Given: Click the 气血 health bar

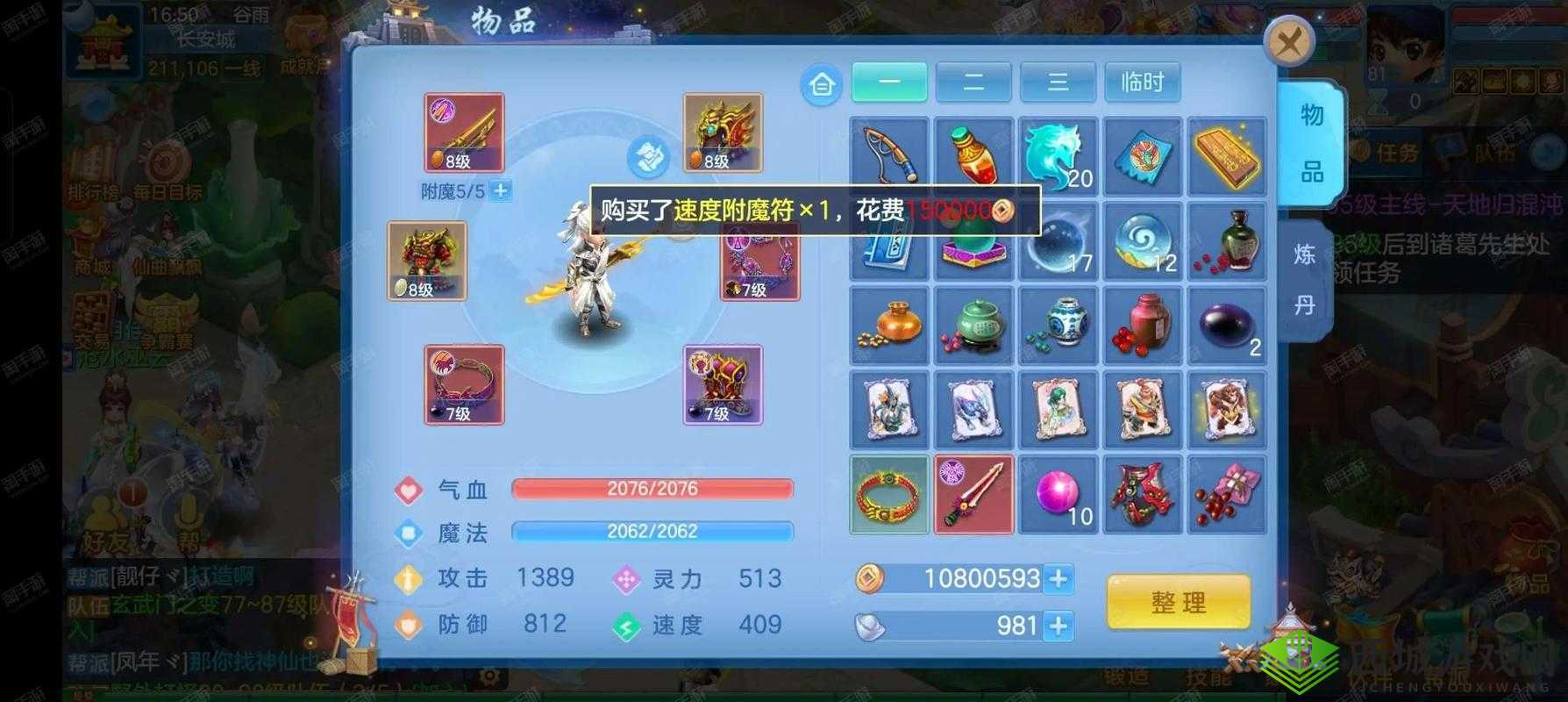Looking at the screenshot, I should pos(652,488).
